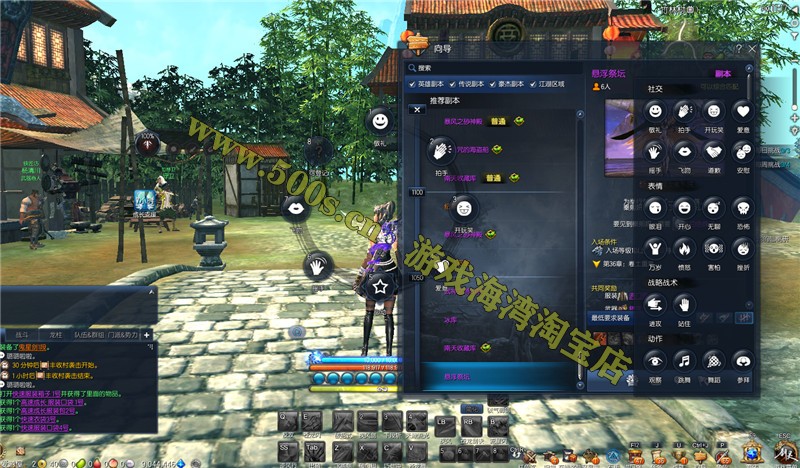Image resolution: width=800 pixels, height=468 pixels.
Task: Activate the 进攻 tactic signal
Action: pos(655,304)
